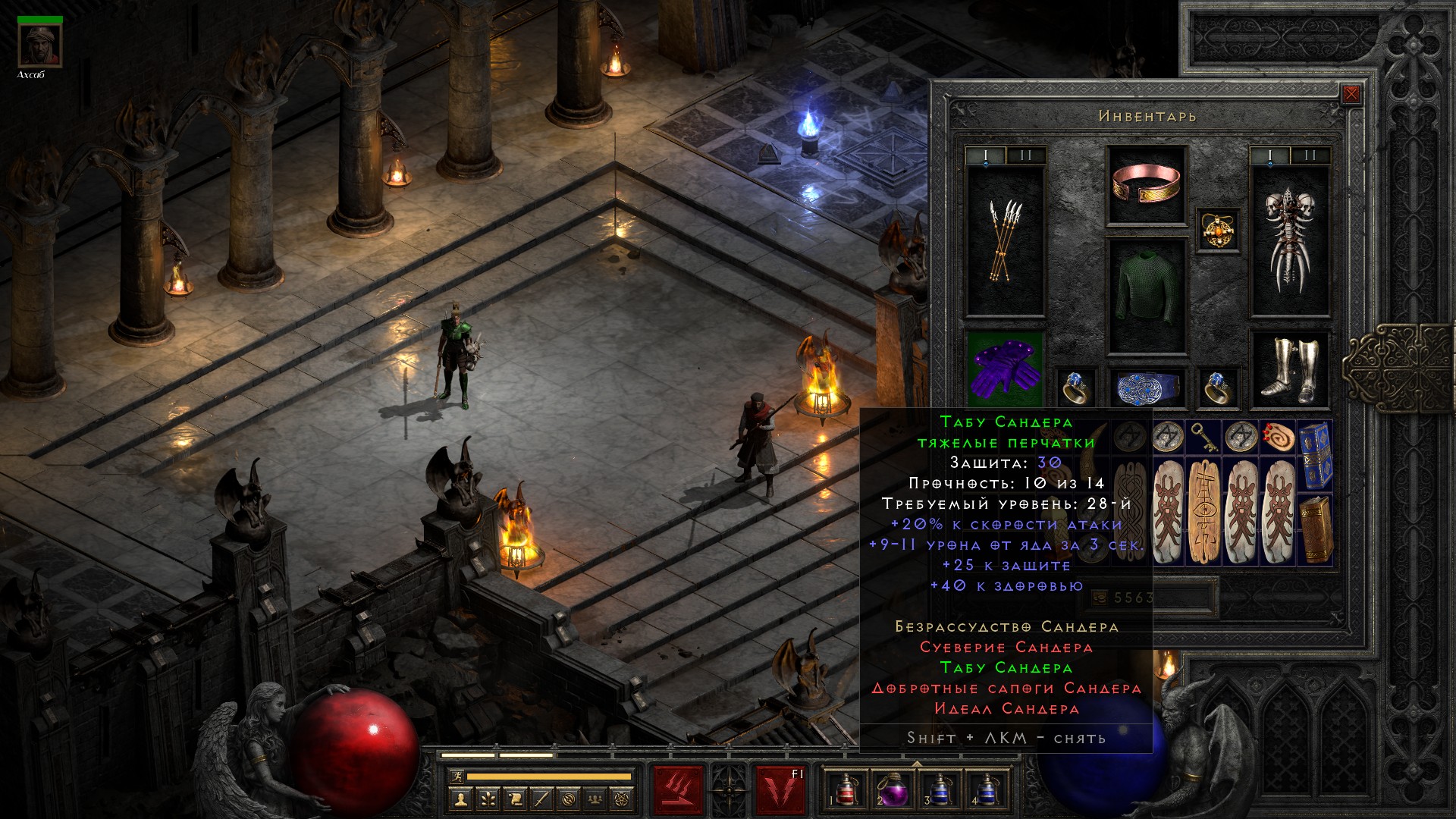1456x819 pixels.
Task: Select the gold amulet slot
Action: (x=1218, y=230)
